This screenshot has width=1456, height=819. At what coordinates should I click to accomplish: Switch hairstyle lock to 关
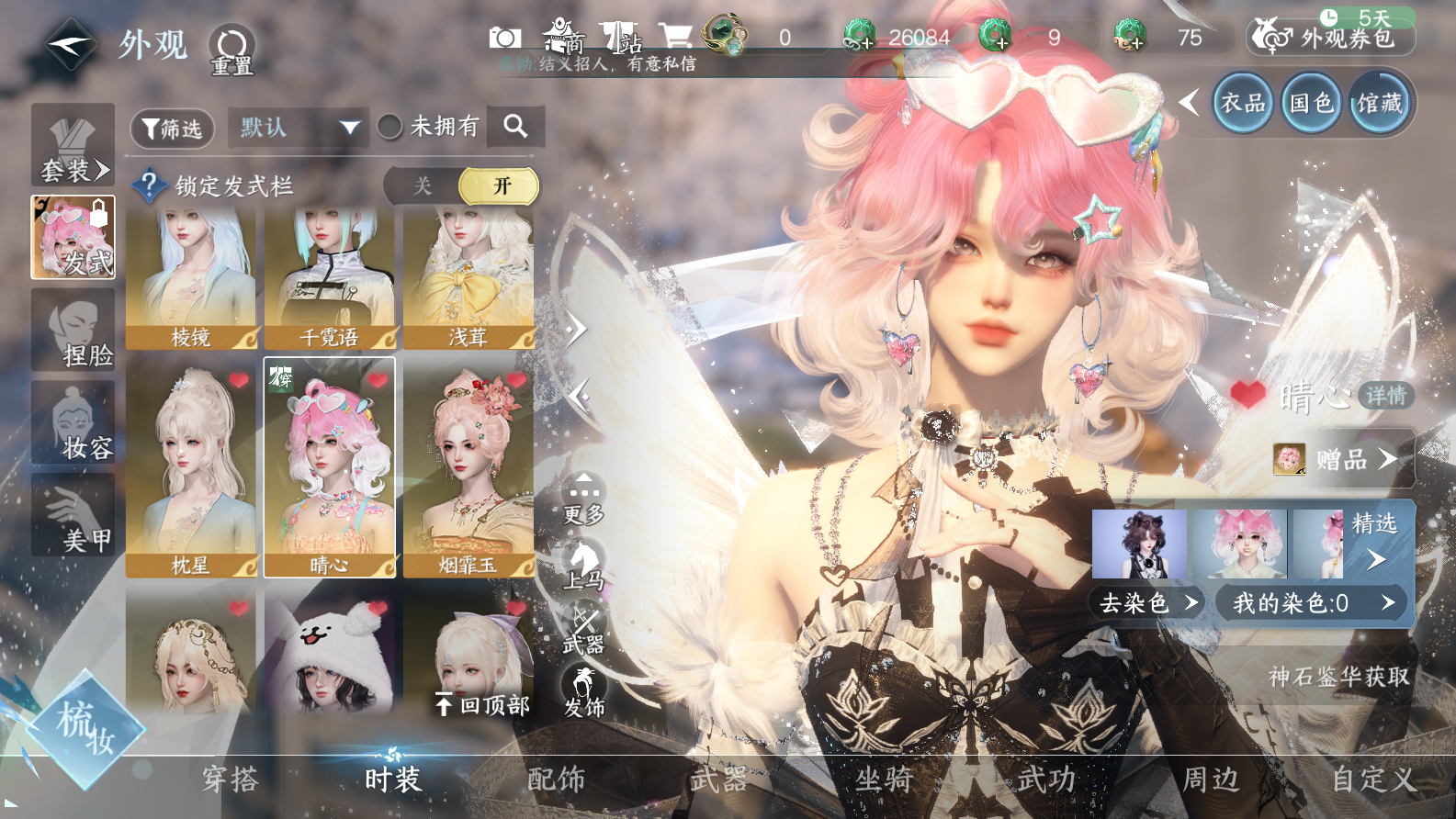(423, 185)
